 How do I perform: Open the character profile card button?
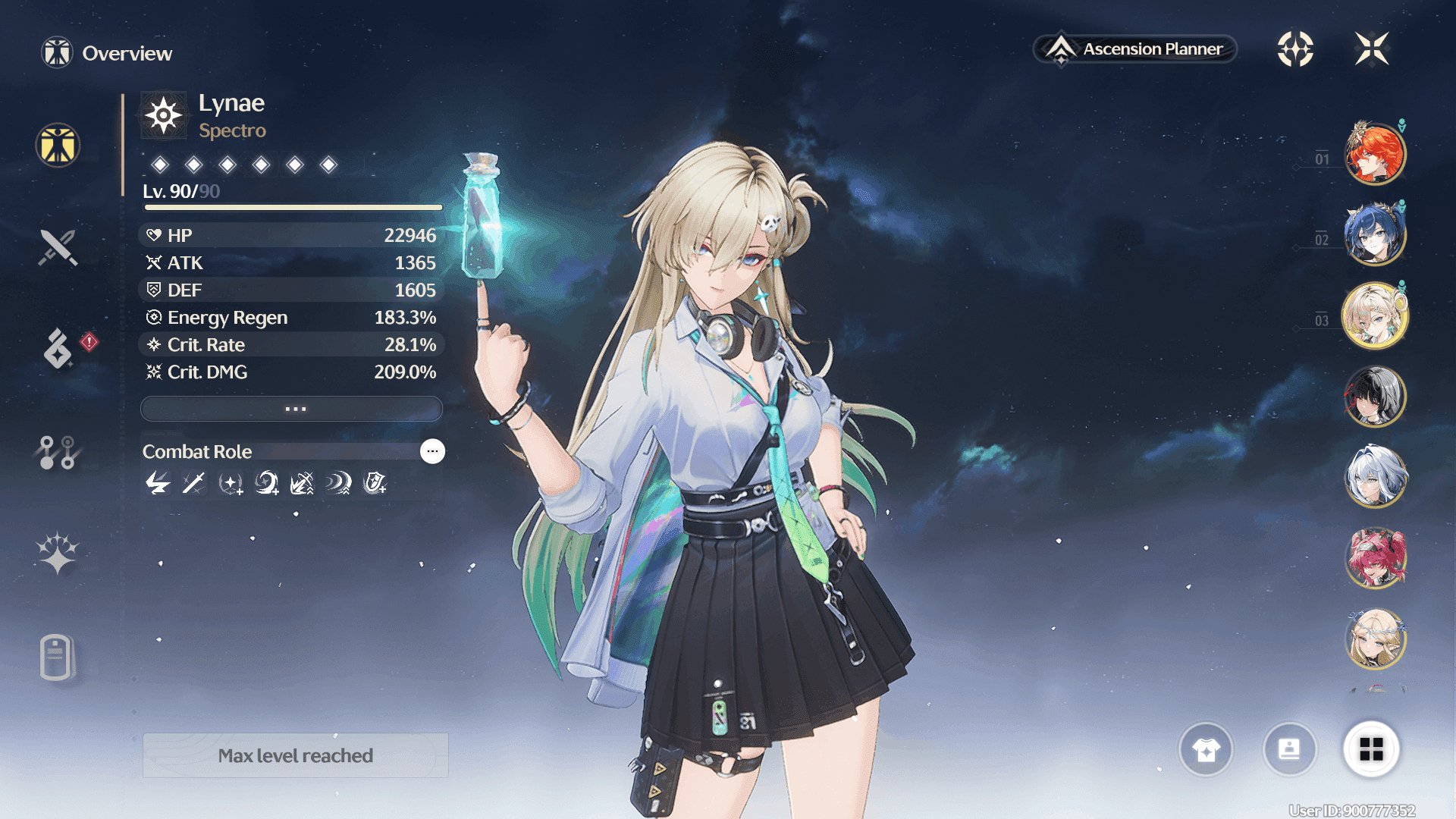[x=1289, y=750]
